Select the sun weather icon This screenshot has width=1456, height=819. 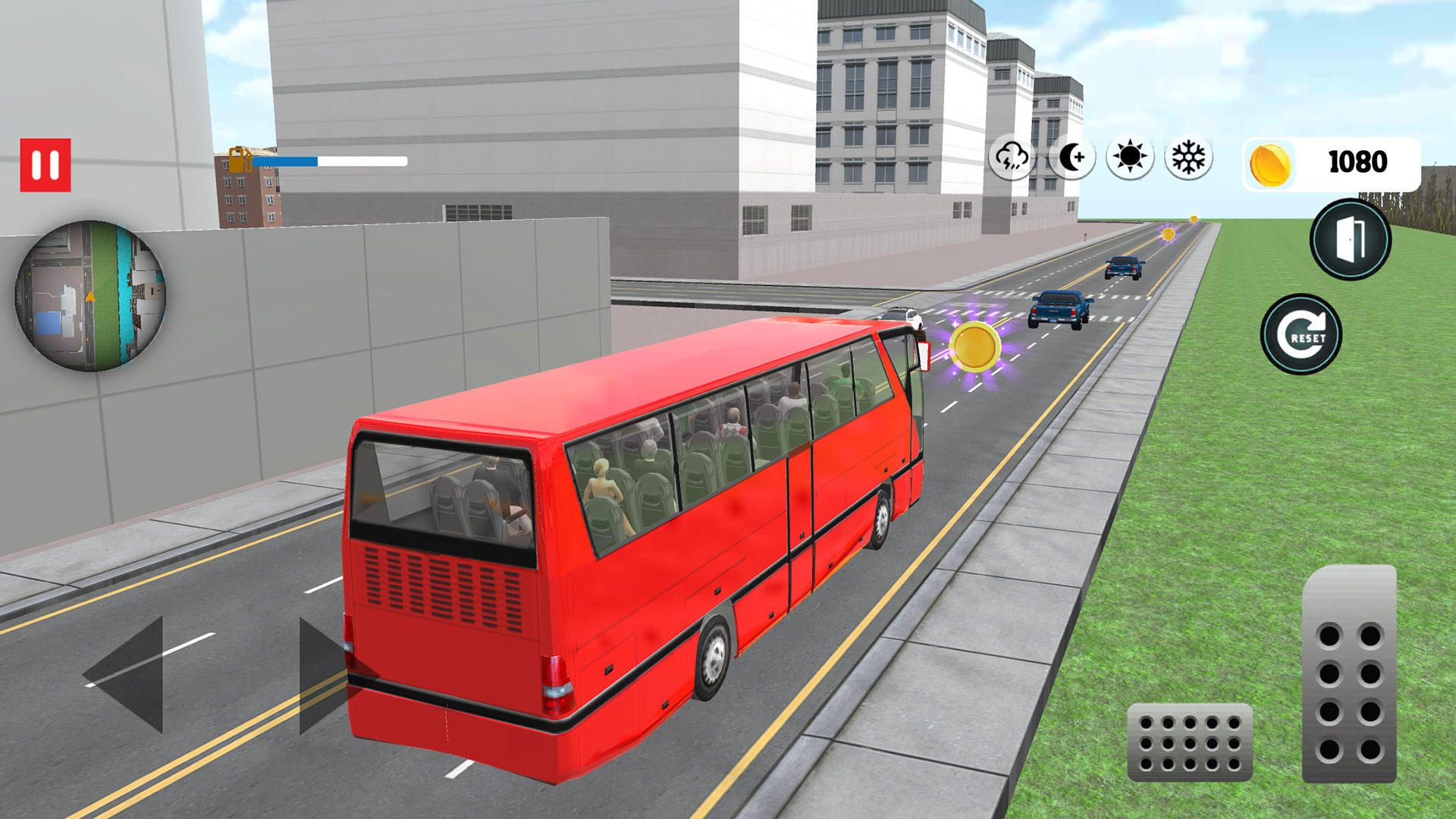click(x=1129, y=157)
